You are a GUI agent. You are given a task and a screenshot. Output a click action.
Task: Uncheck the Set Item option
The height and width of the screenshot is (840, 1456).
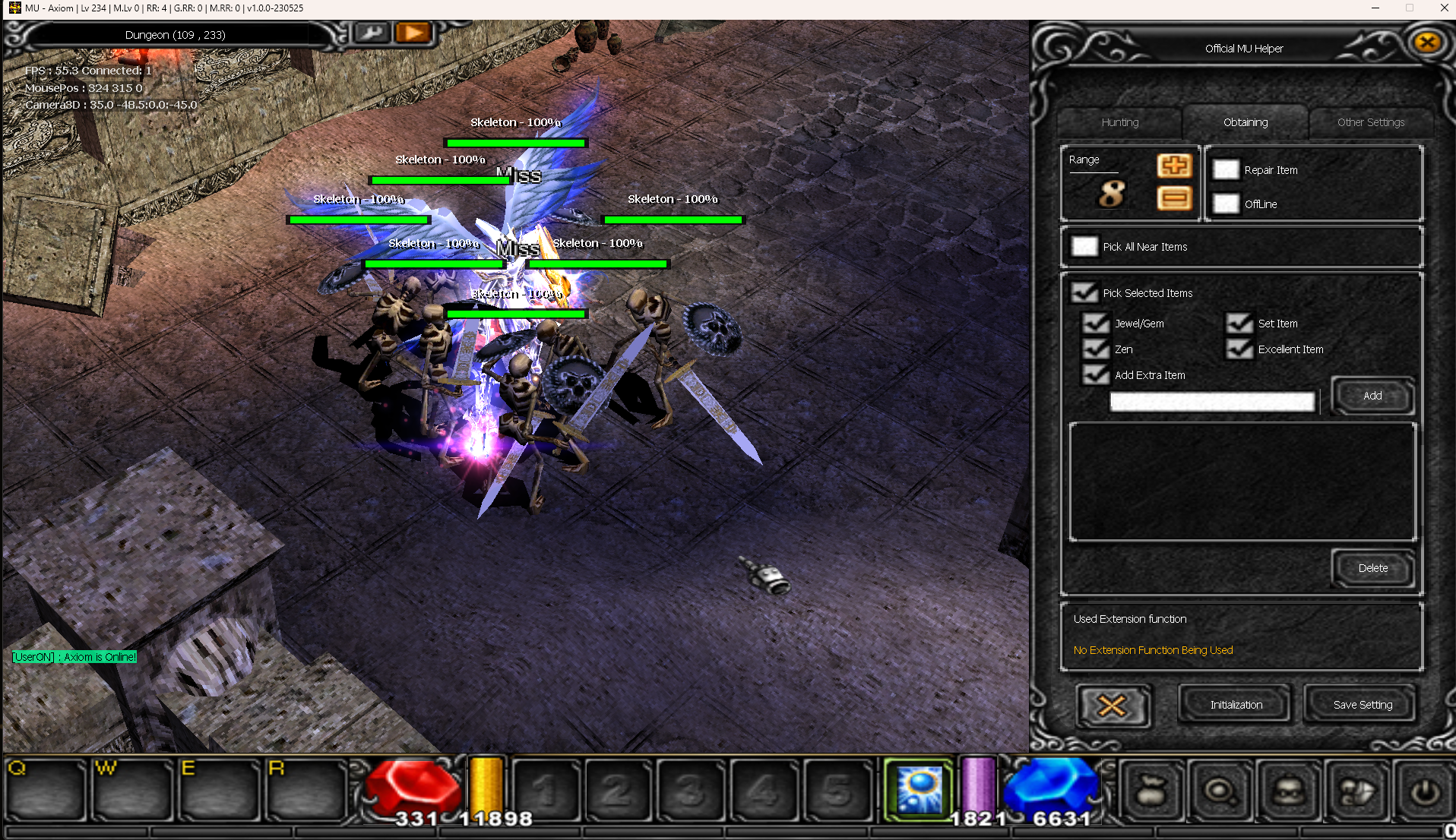(x=1239, y=324)
